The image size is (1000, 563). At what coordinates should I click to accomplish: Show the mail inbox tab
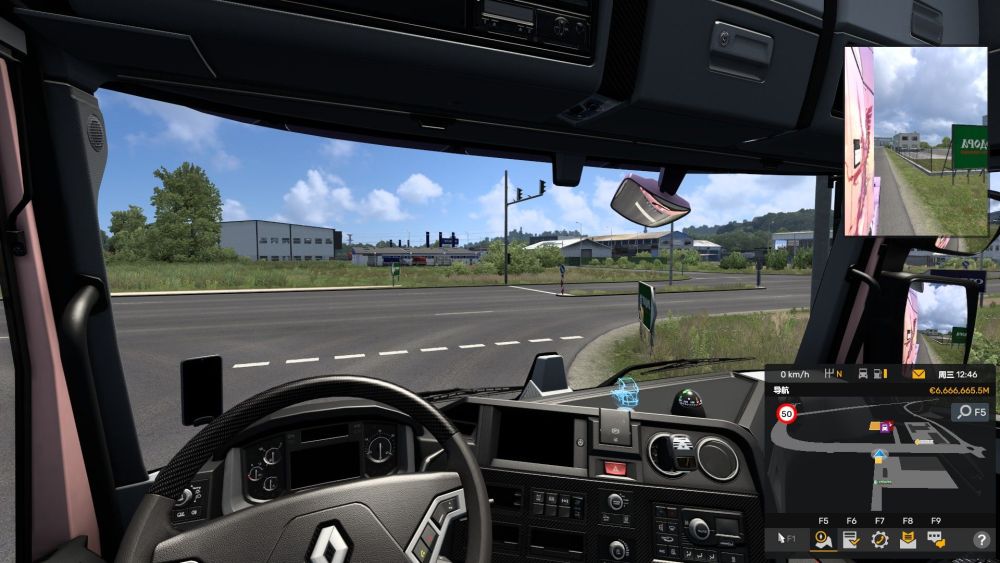click(907, 539)
